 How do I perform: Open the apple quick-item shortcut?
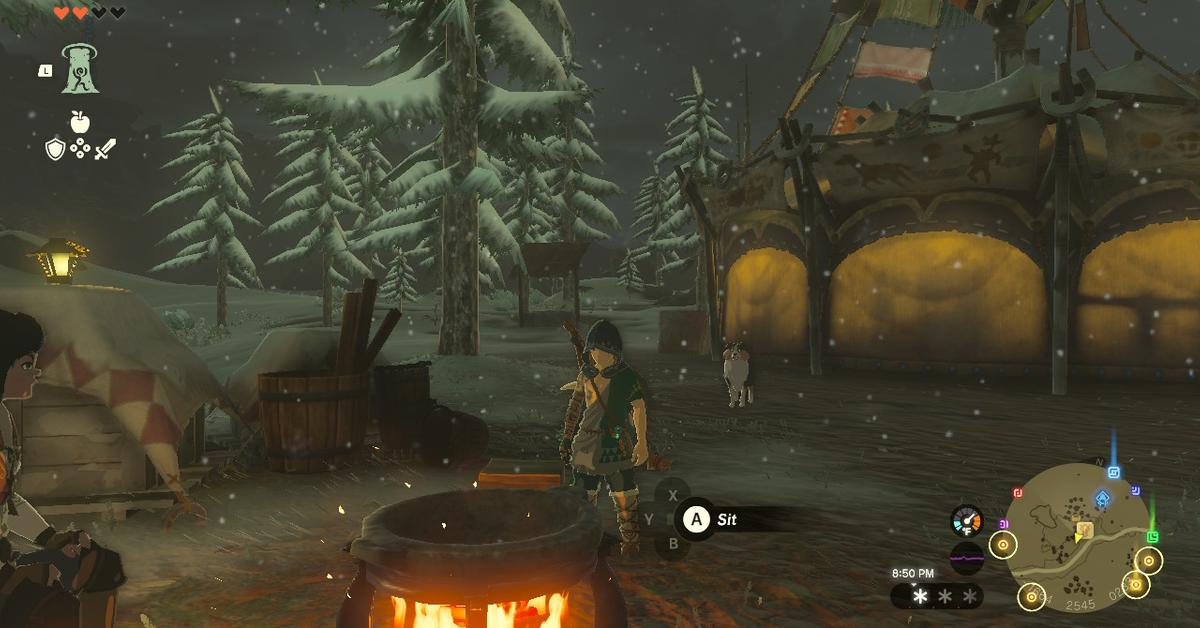pyautogui.click(x=80, y=123)
